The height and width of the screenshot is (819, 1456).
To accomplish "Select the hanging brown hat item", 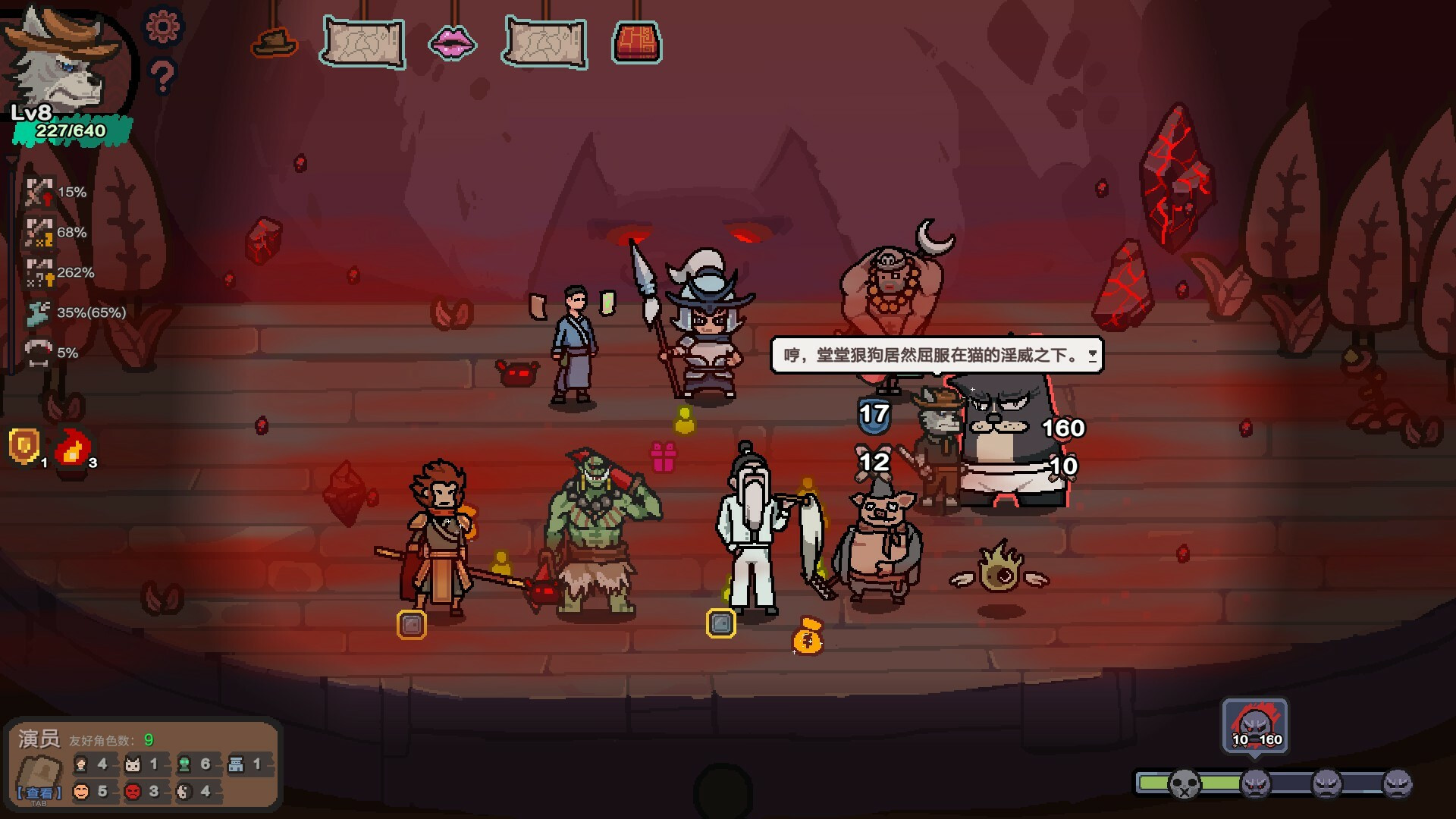I will (274, 42).
